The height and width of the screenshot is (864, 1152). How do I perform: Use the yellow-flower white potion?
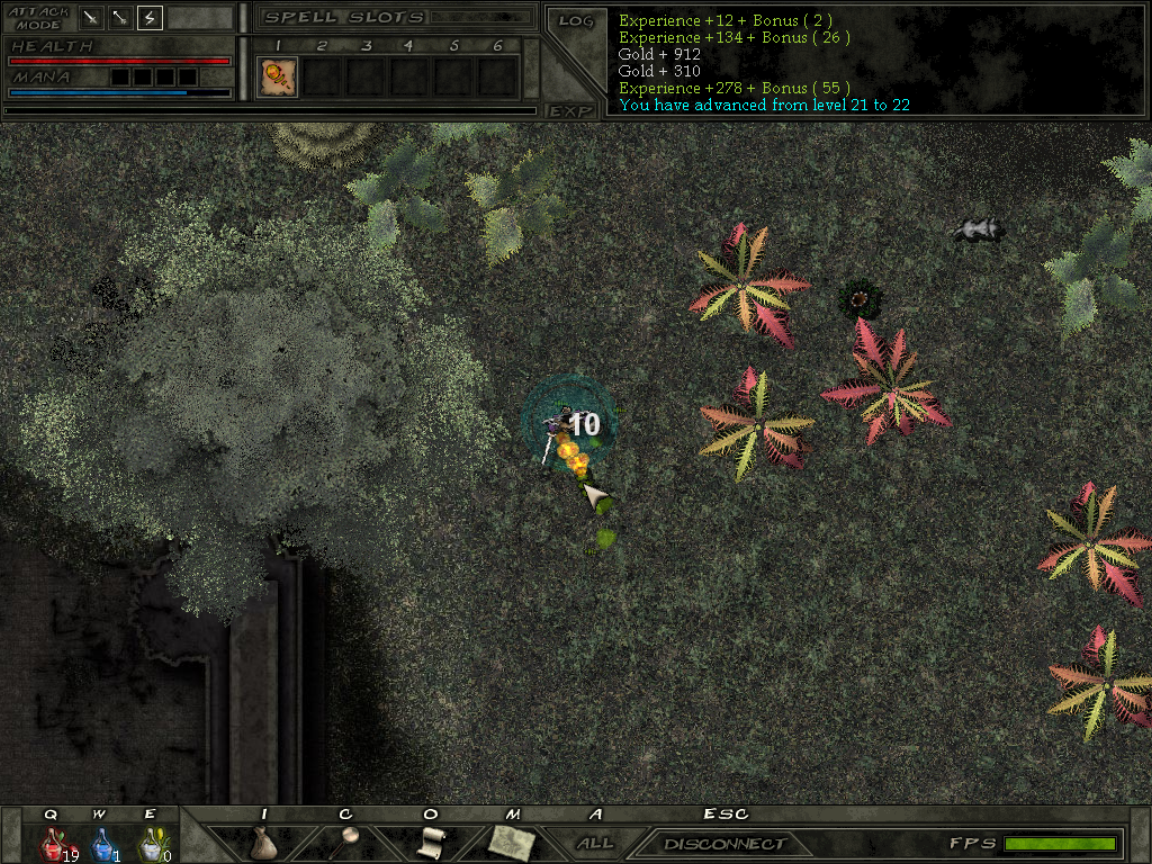pyautogui.click(x=151, y=846)
